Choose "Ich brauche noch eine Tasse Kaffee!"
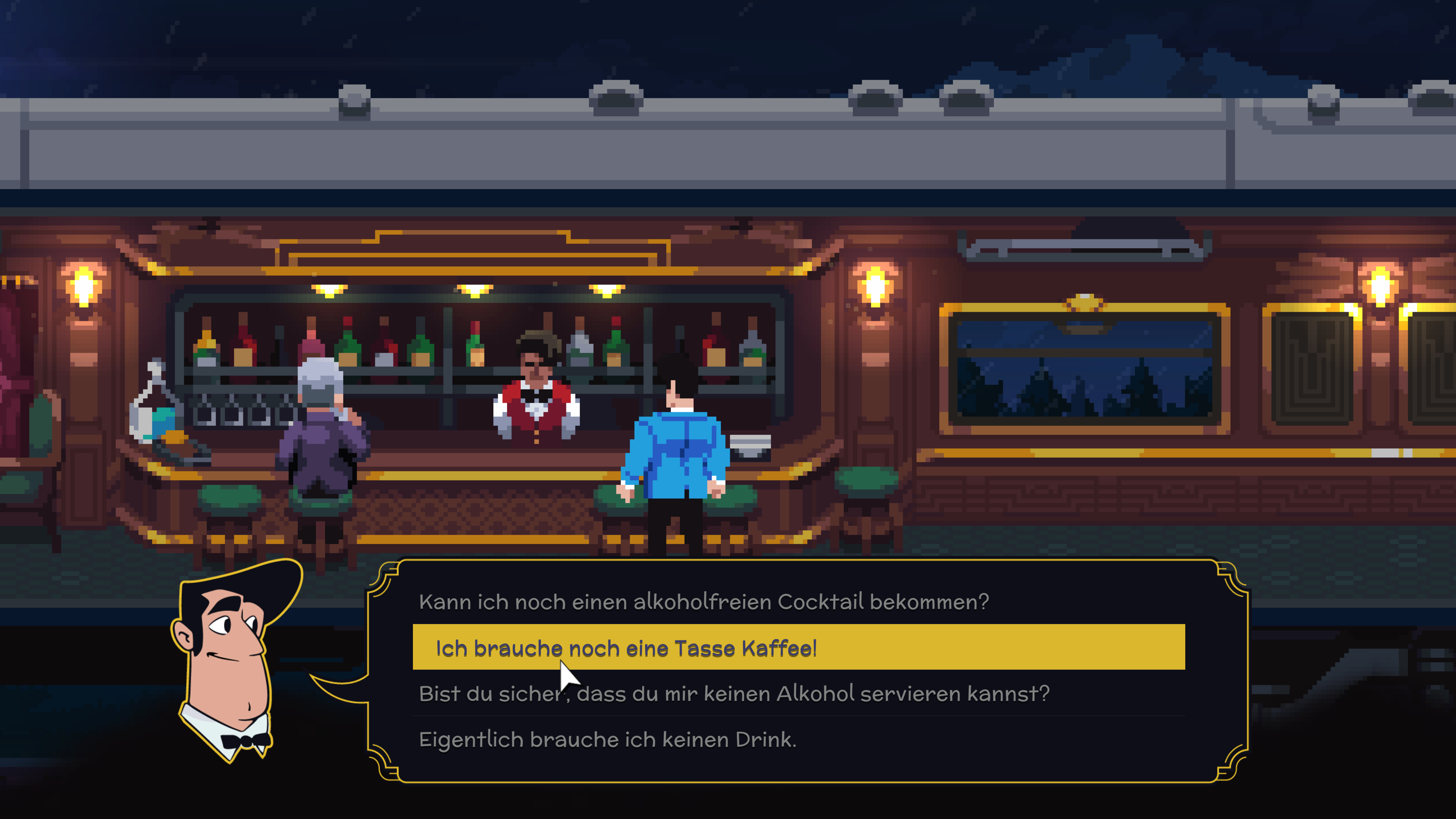Viewport: 1456px width, 819px height. tap(626, 648)
